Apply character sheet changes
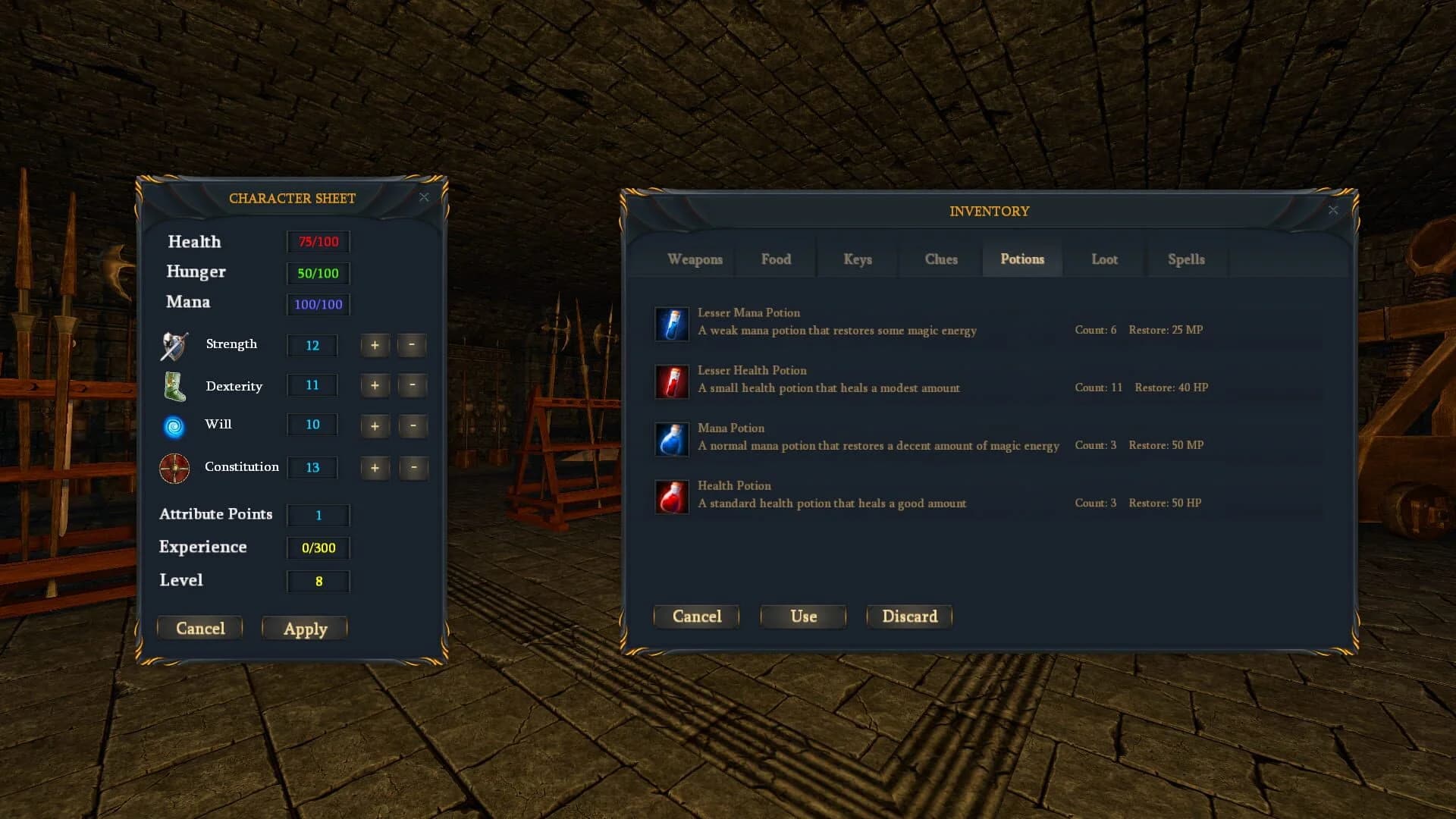 coord(304,628)
